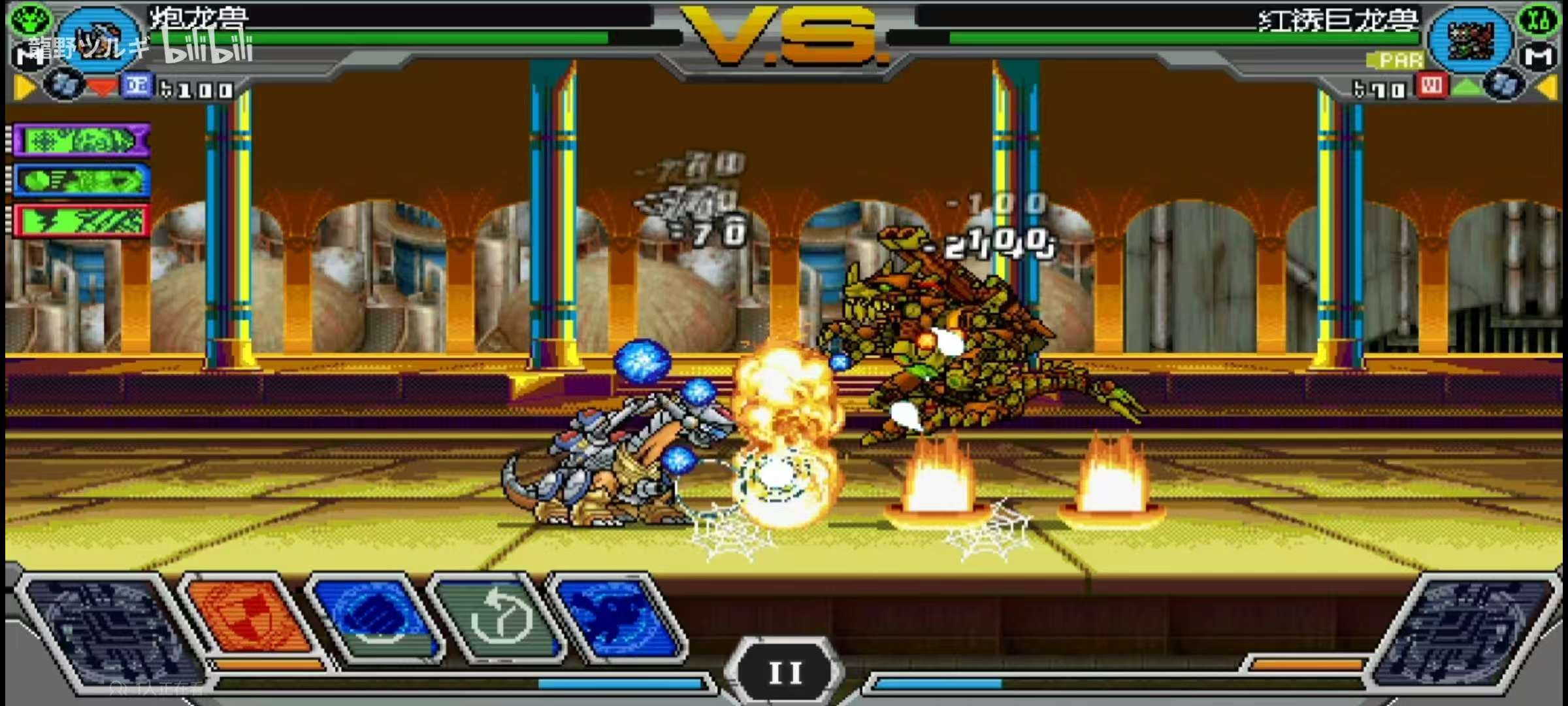Play the blue creature silhouette card
The image size is (1568, 706).
pos(617,616)
